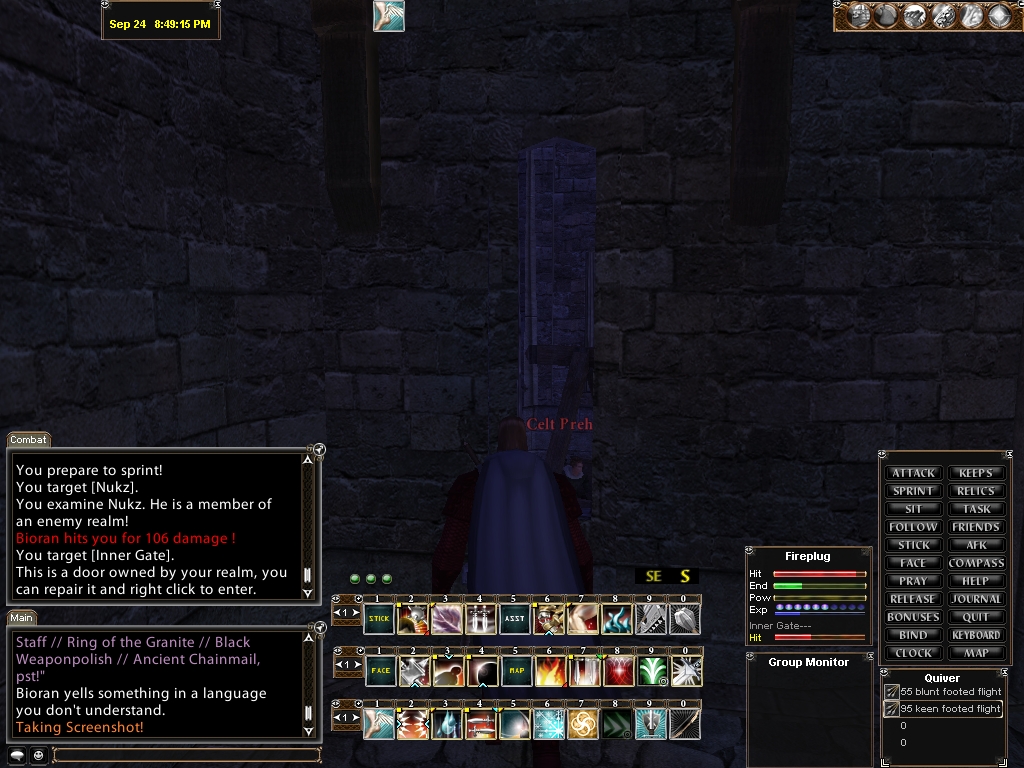Open the BONUSES window
1024x768 pixels.
click(913, 617)
